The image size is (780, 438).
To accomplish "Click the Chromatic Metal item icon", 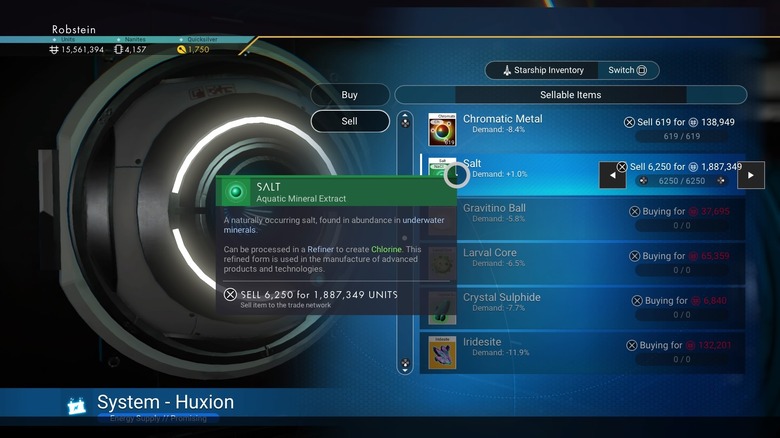I will 443,129.
